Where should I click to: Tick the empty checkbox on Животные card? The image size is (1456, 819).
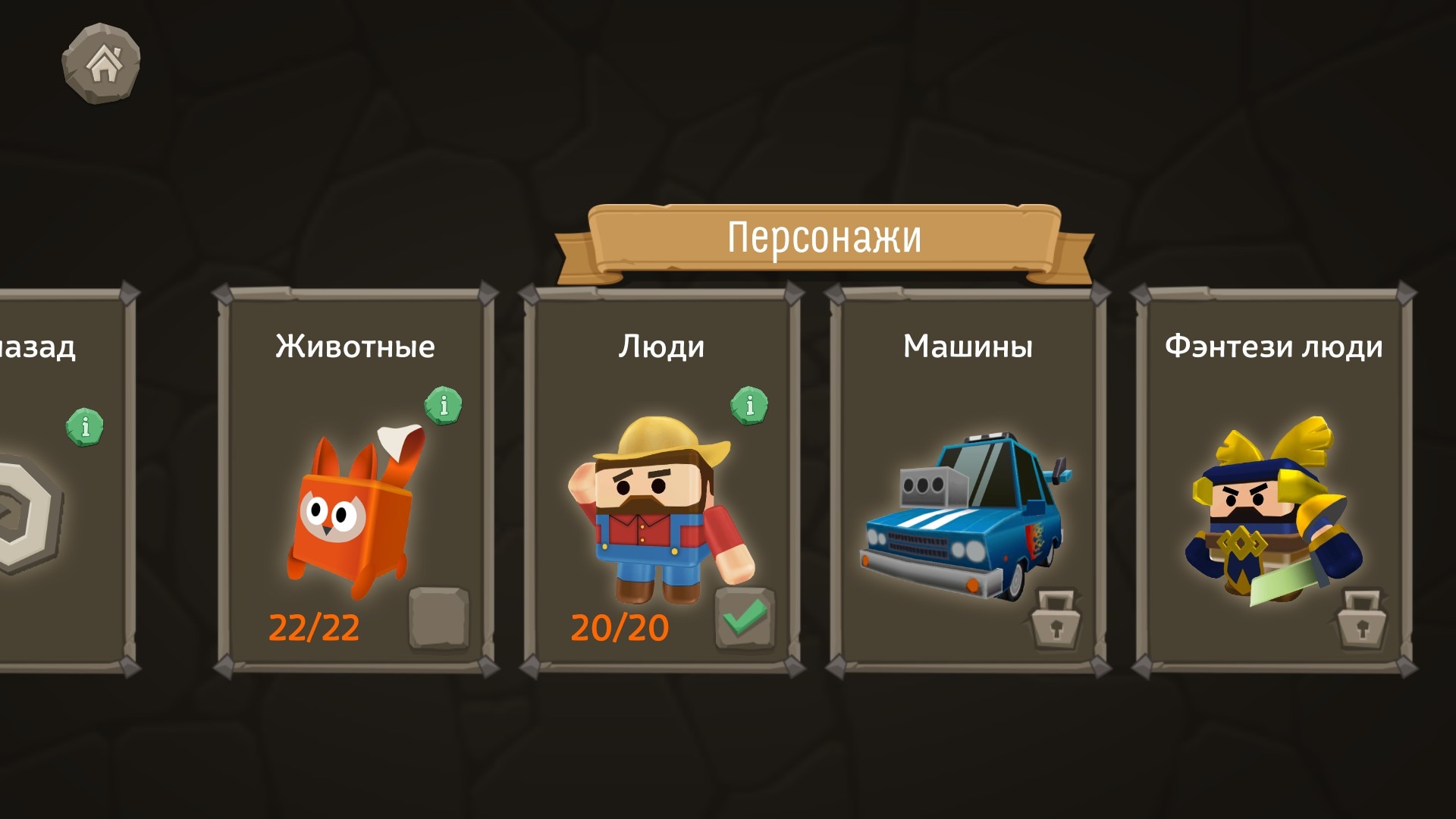point(438,619)
